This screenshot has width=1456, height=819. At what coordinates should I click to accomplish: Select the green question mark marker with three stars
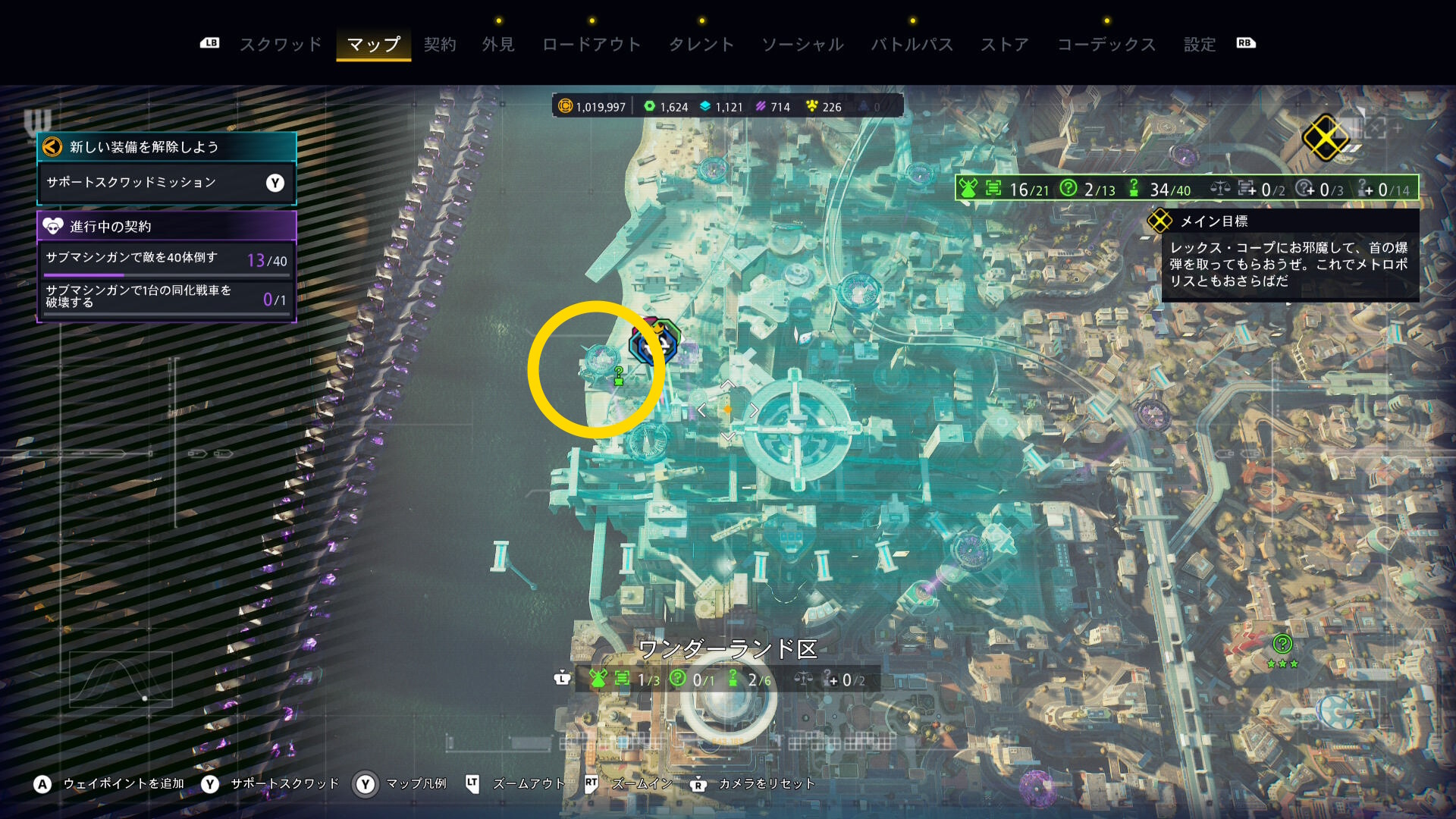(x=1282, y=645)
